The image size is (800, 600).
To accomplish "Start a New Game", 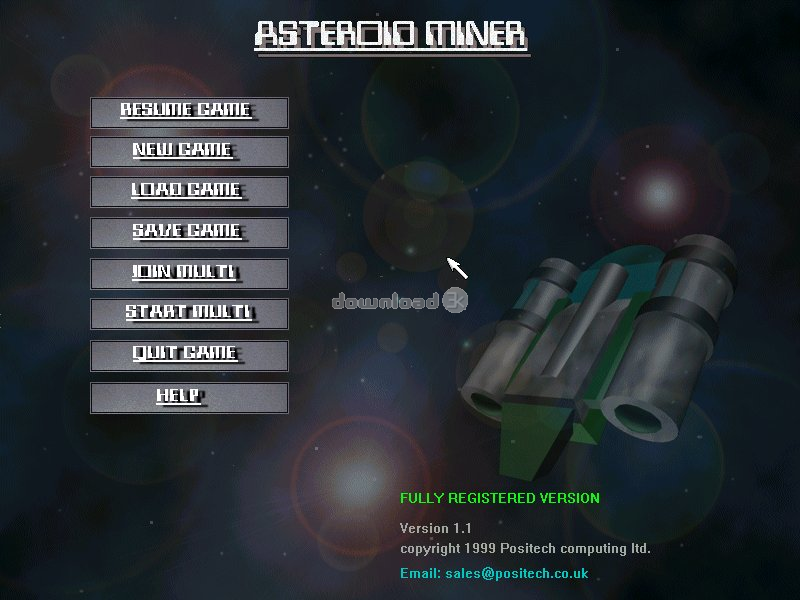I will pyautogui.click(x=189, y=152).
